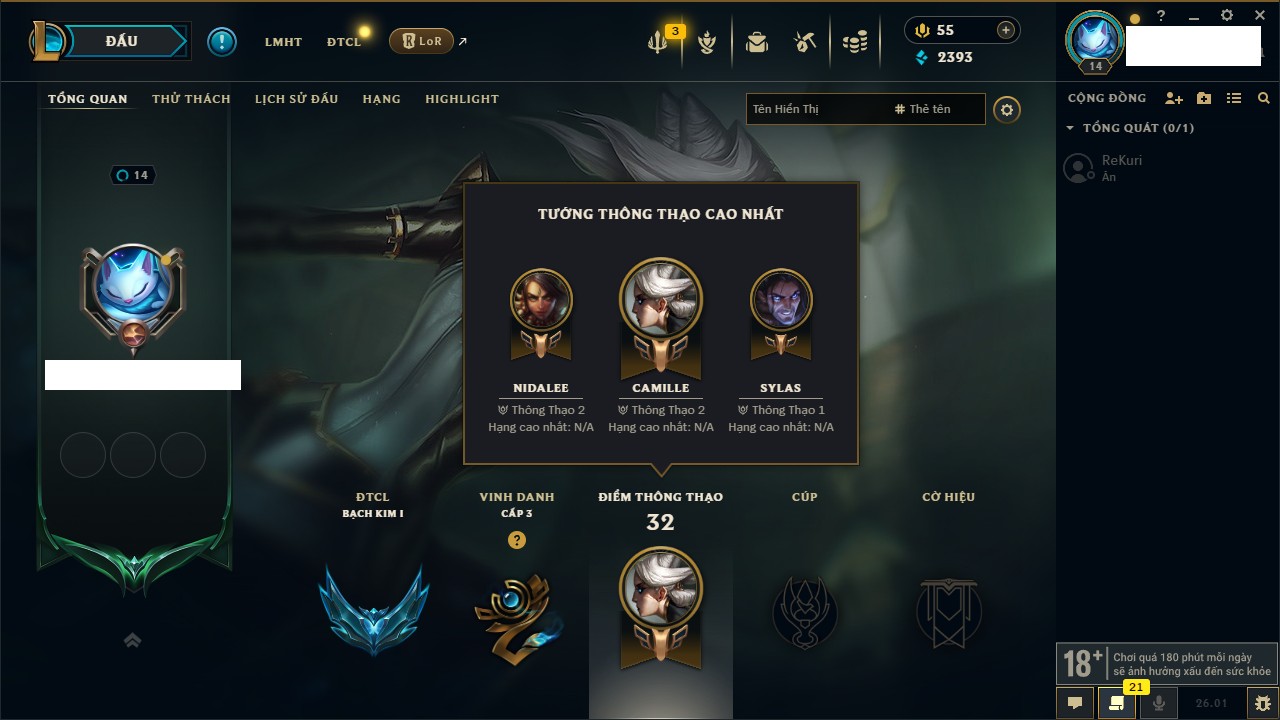
Task: Collapse the TỔNG QUÁT friends group
Action: pos(1070,128)
